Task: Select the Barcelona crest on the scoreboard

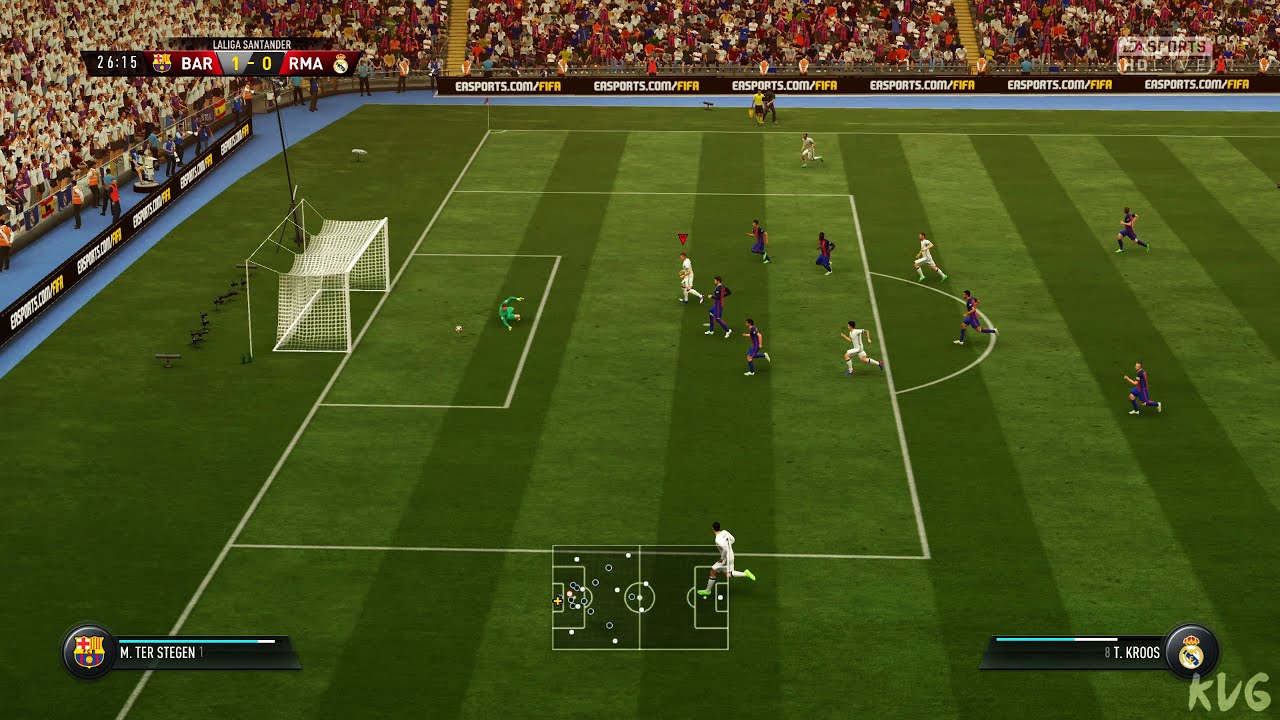Action: pyautogui.click(x=162, y=62)
